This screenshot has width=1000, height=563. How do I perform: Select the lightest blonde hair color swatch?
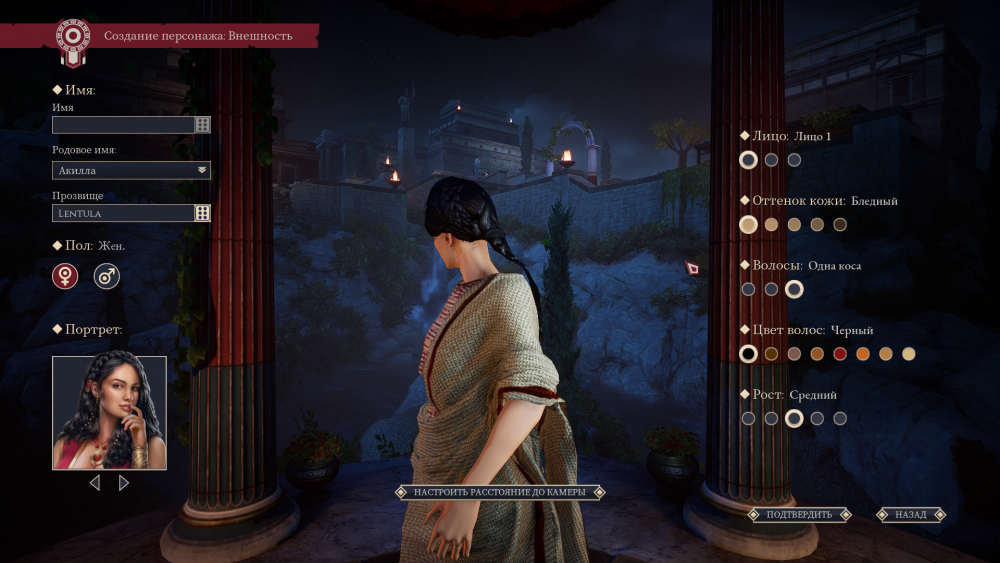[x=909, y=354]
